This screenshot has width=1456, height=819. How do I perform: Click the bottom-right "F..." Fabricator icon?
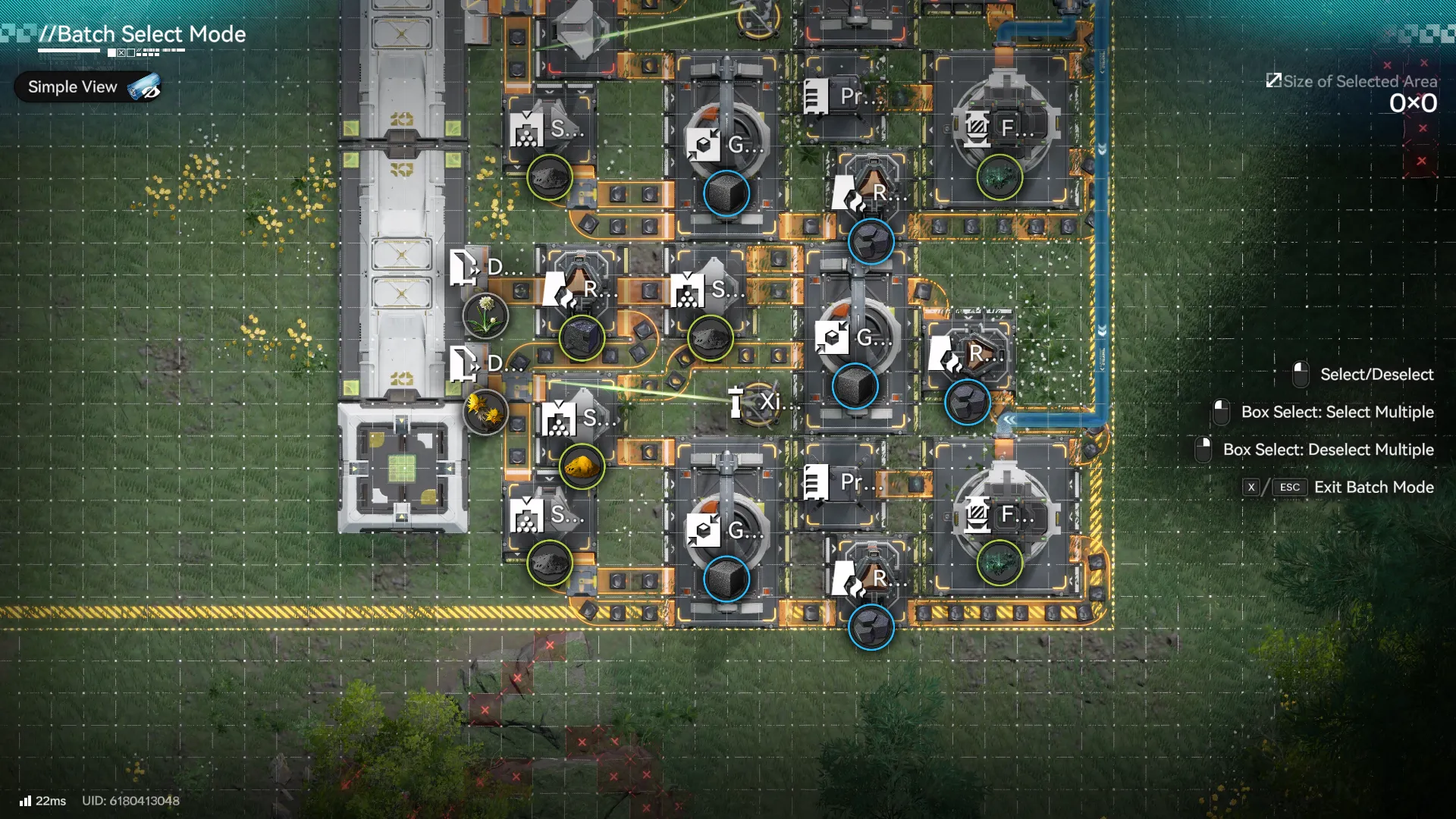(978, 516)
